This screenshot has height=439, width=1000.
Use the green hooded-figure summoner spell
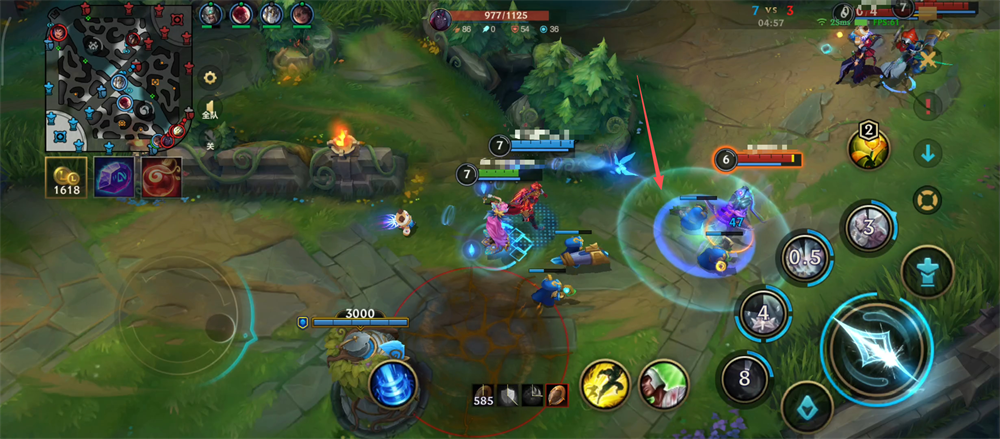pyautogui.click(x=663, y=384)
